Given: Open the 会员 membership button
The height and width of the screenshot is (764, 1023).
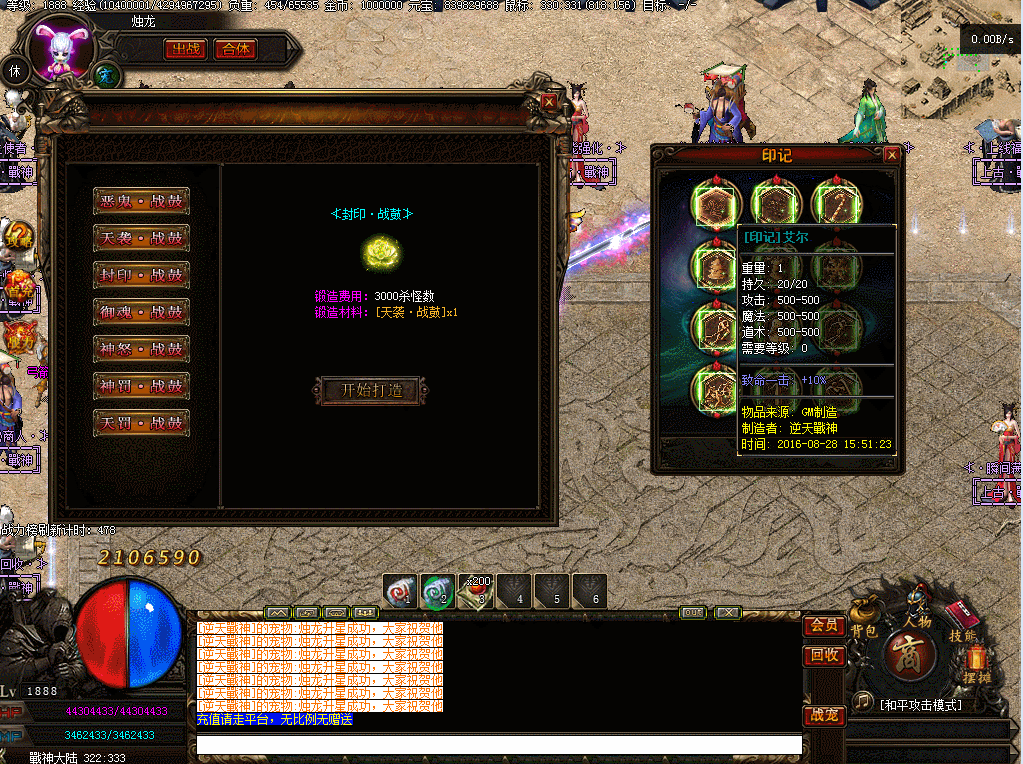Looking at the screenshot, I should click(823, 626).
